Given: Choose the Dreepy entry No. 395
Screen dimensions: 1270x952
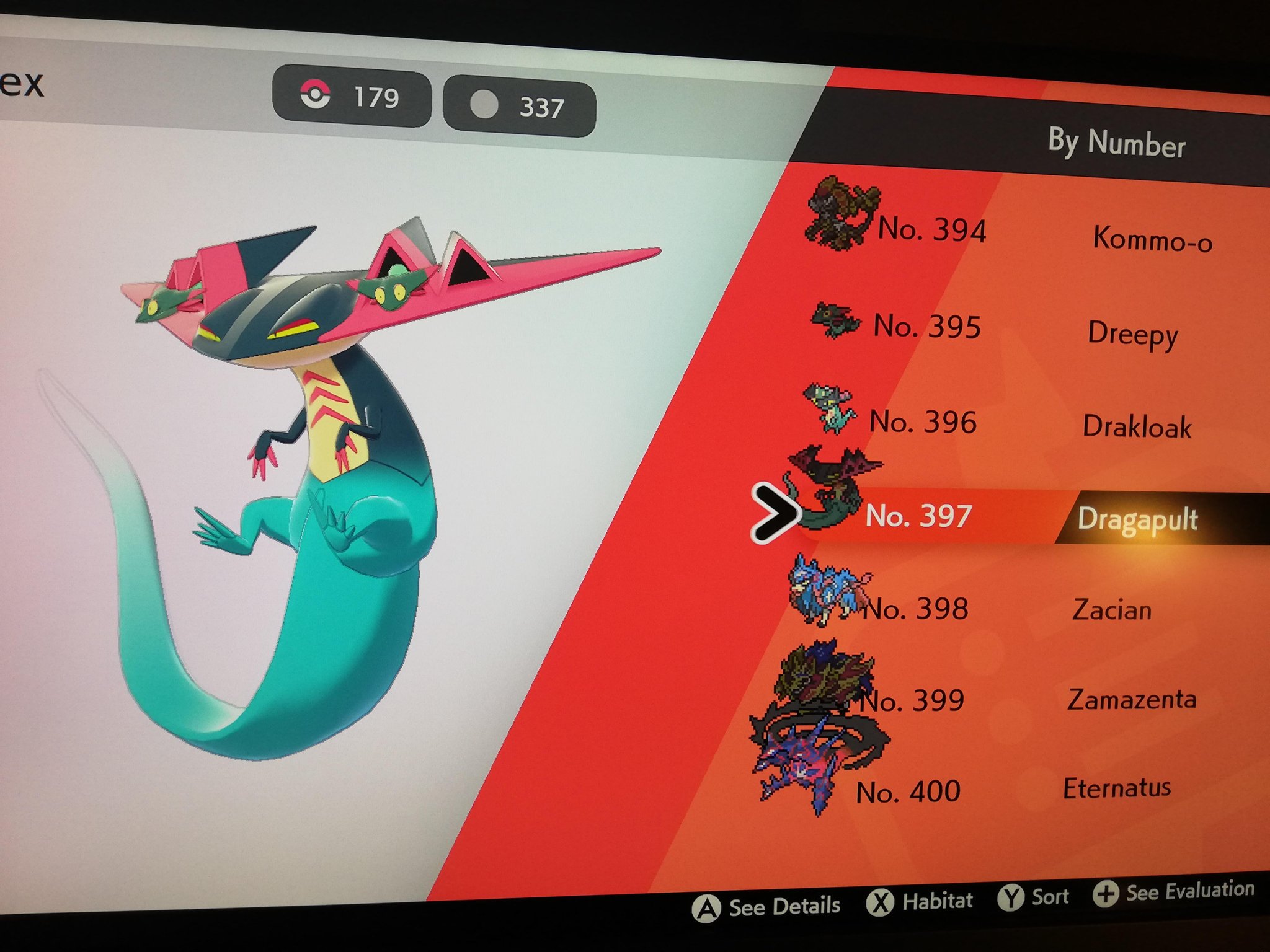Looking at the screenshot, I should point(1132,333).
